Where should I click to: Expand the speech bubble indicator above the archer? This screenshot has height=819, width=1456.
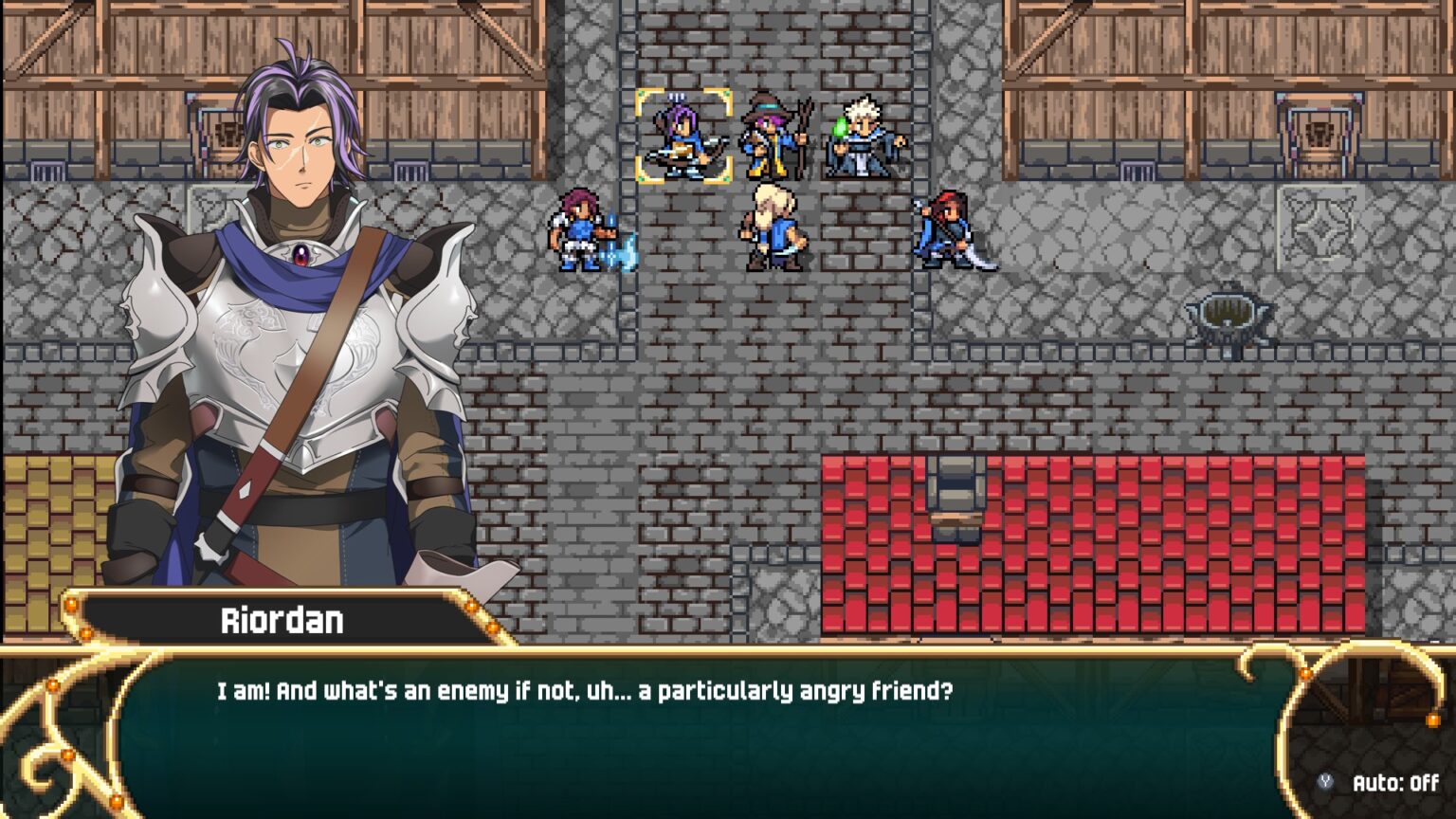[x=675, y=97]
